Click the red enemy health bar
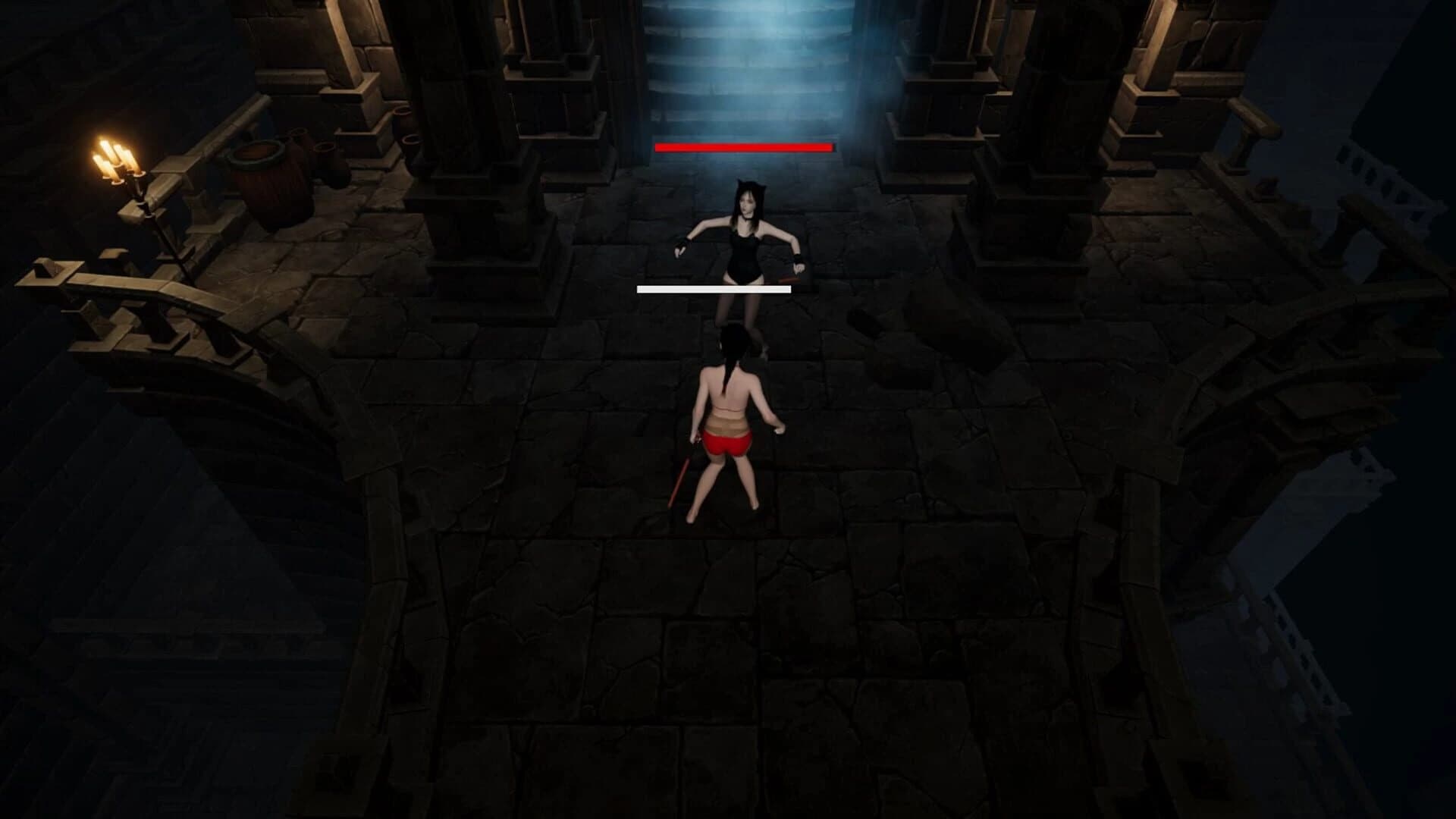Image resolution: width=1456 pixels, height=819 pixels. [x=743, y=147]
